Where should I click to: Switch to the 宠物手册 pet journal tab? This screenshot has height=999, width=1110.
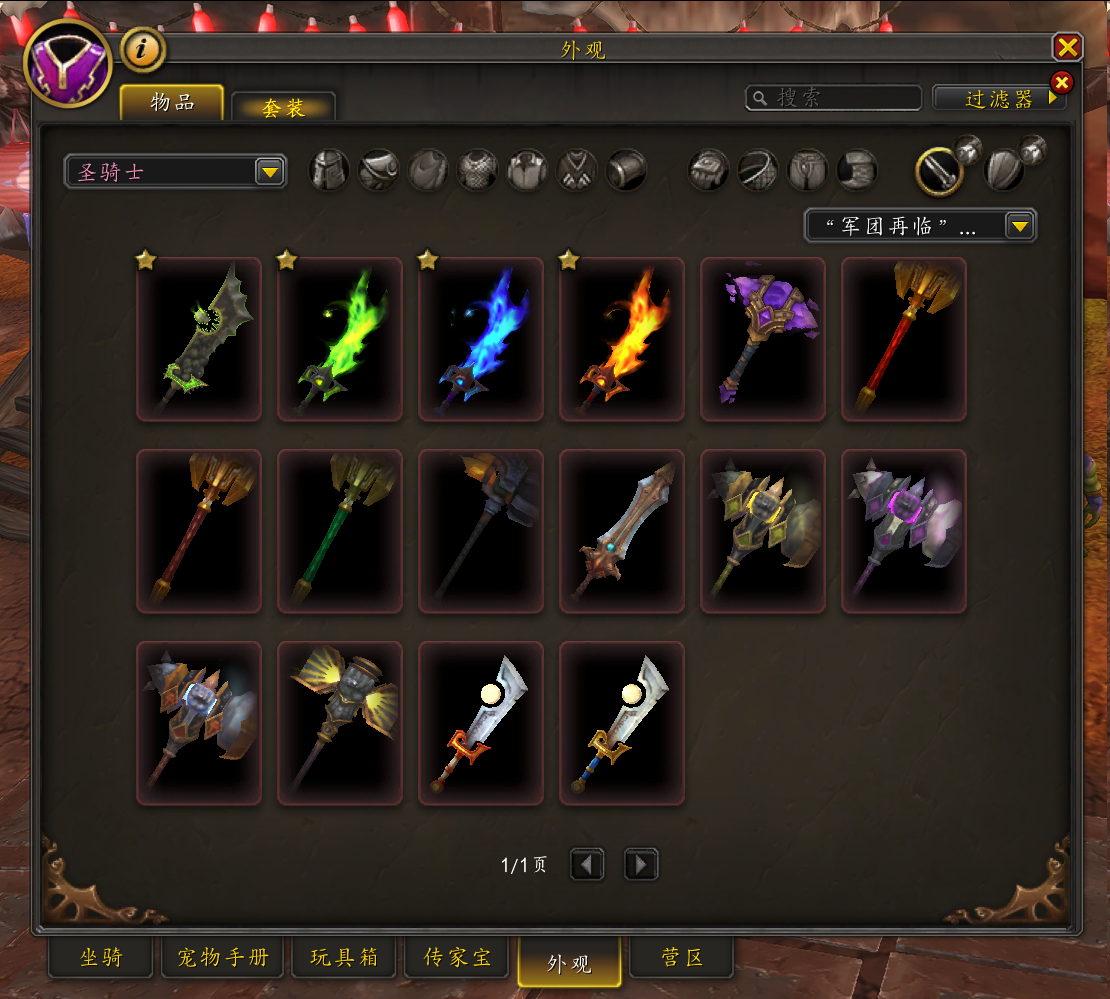(223, 957)
